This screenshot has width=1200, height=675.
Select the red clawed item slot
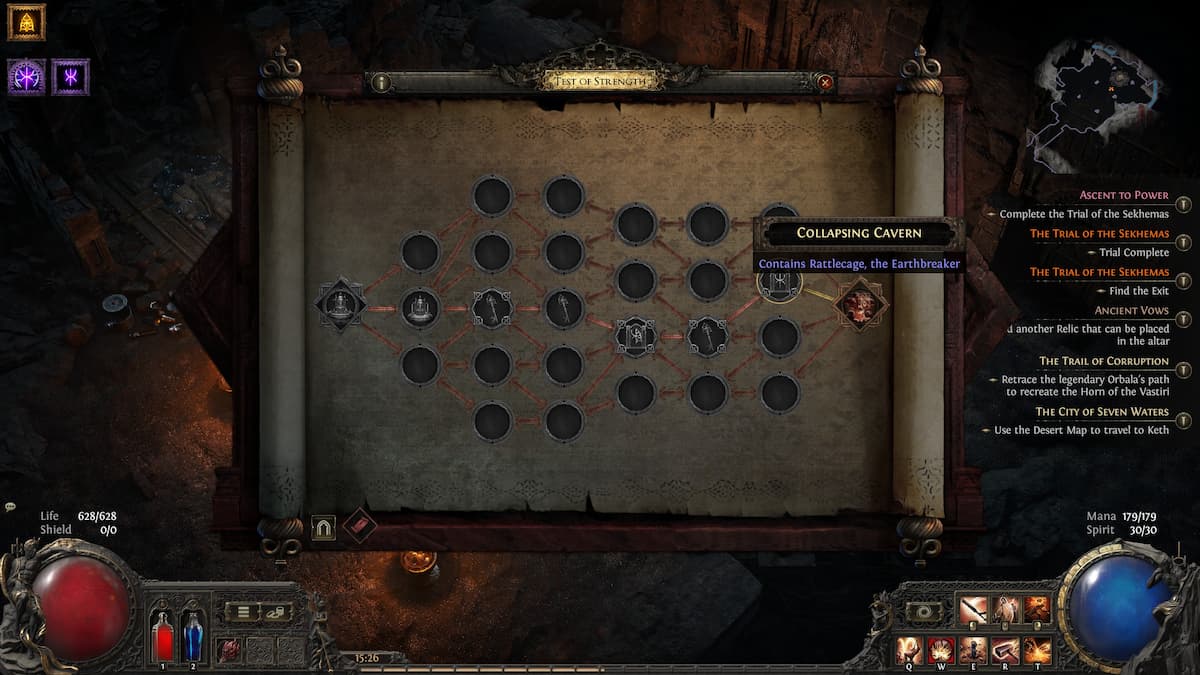click(231, 649)
